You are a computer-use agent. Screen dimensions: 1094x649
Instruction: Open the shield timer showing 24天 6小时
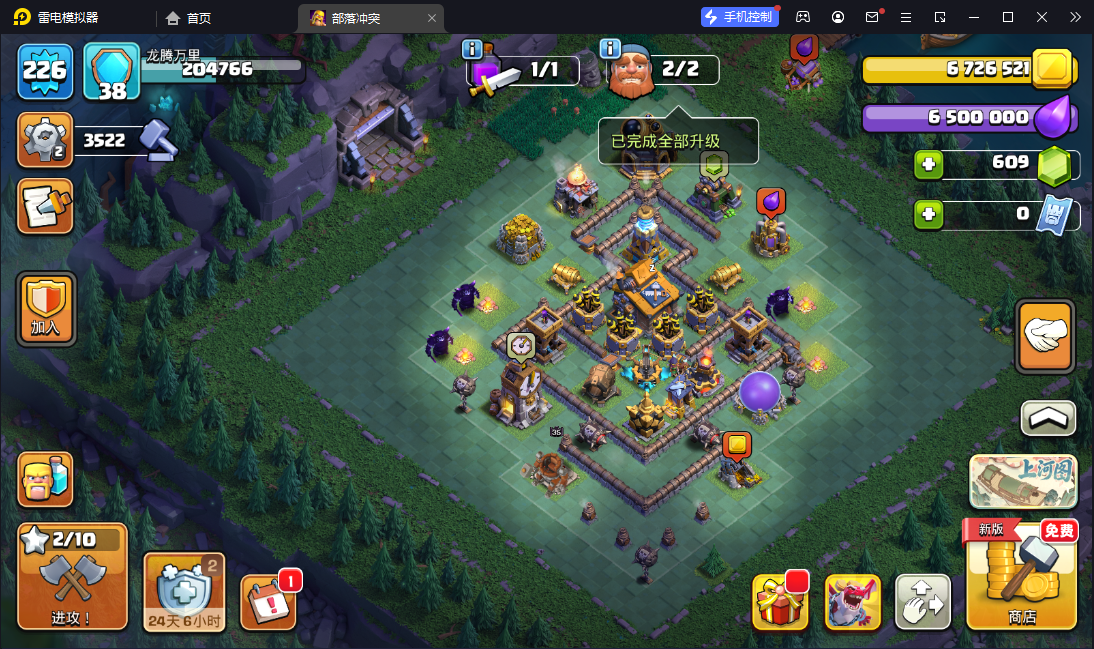[184, 591]
